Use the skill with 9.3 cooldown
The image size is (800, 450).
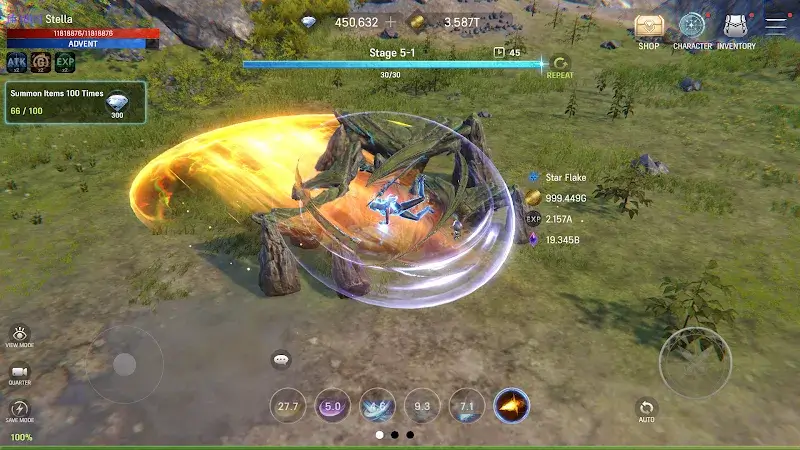[422, 406]
